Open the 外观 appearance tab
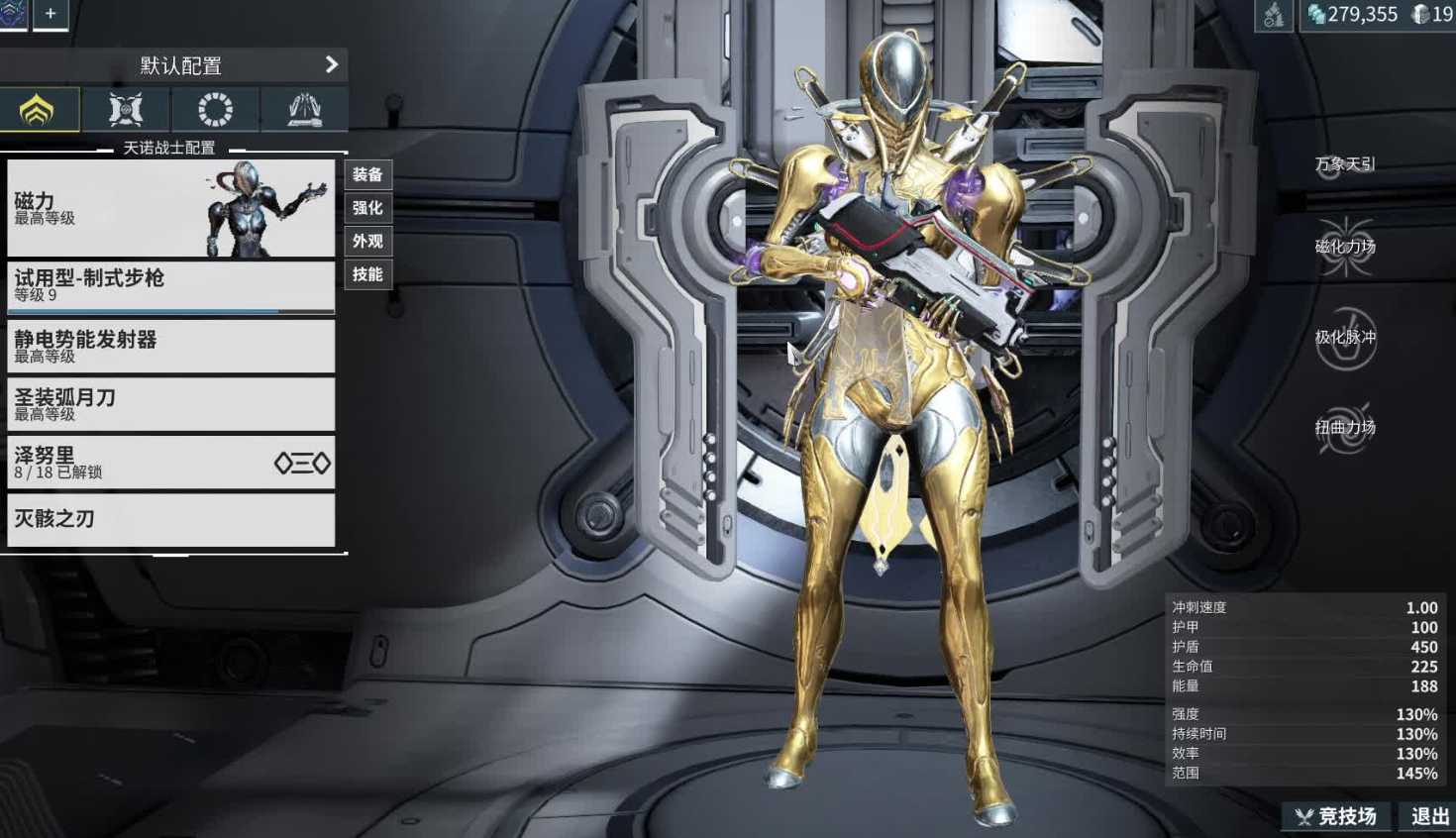The width and height of the screenshot is (1456, 838). (x=367, y=241)
